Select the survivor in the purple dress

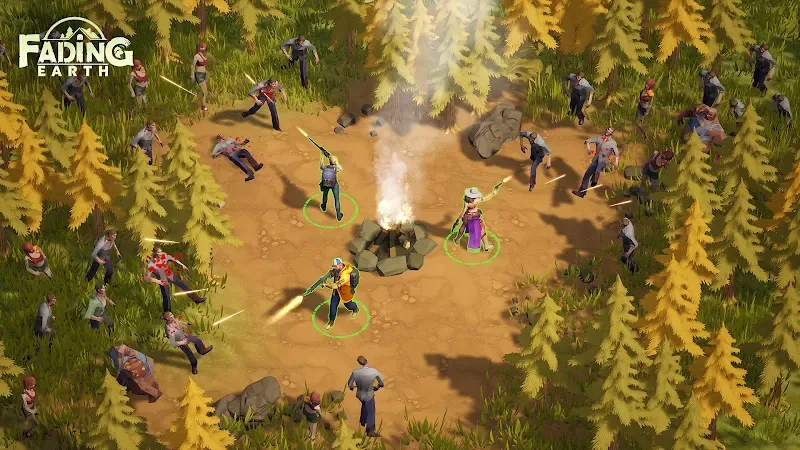pyautogui.click(x=472, y=224)
